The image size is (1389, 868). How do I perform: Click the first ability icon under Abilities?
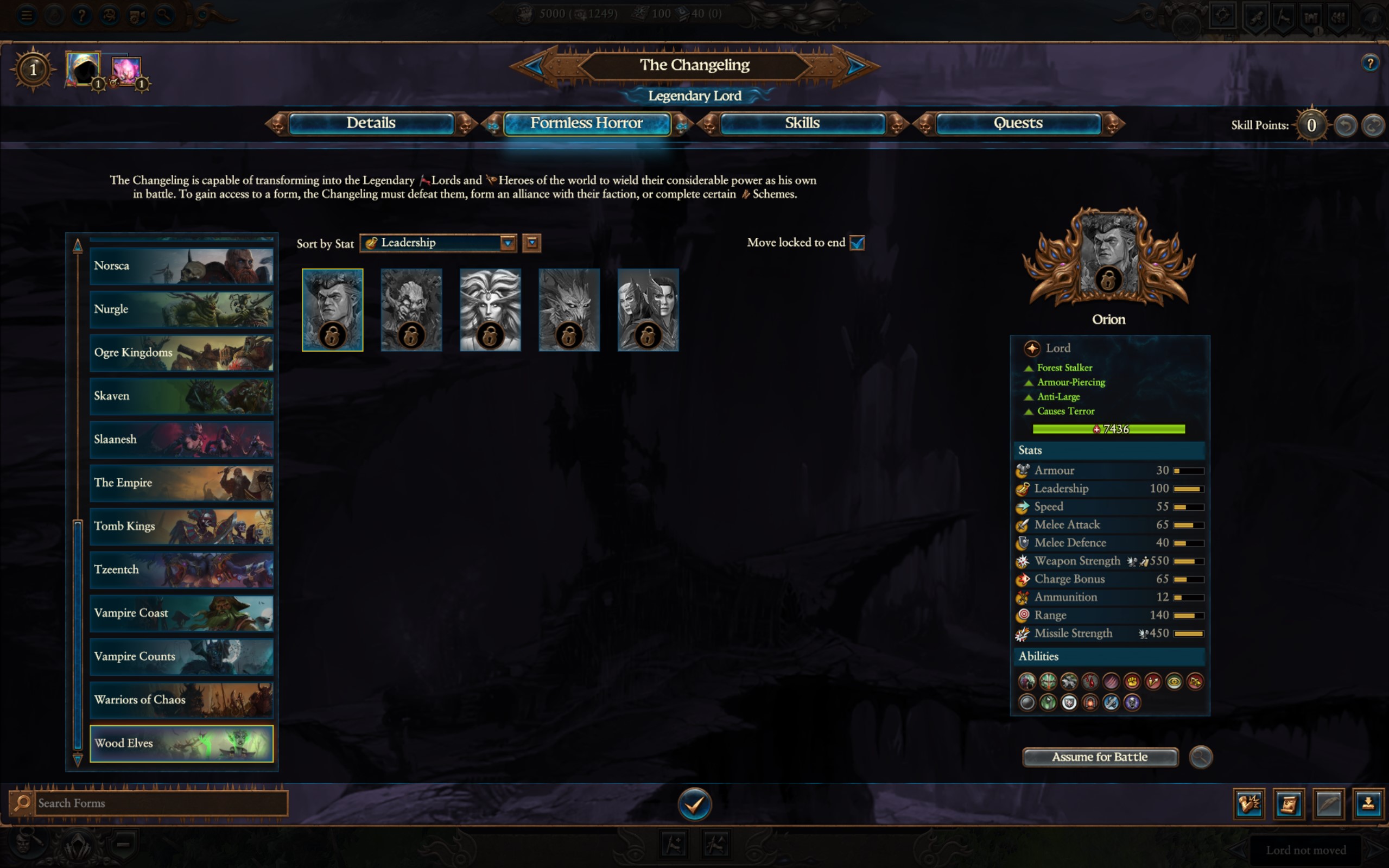coord(1027,681)
